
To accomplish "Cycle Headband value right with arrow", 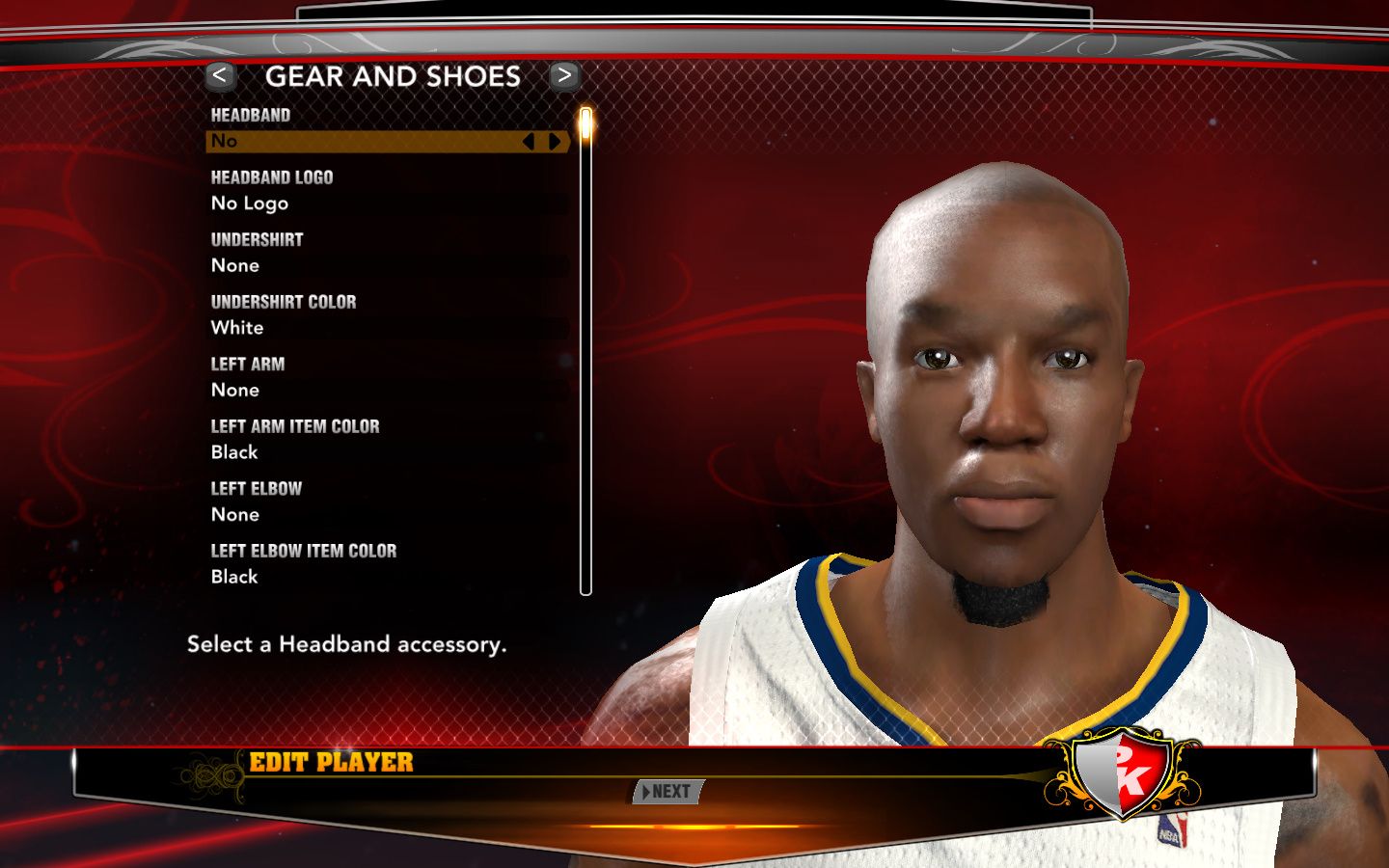I will (x=556, y=142).
